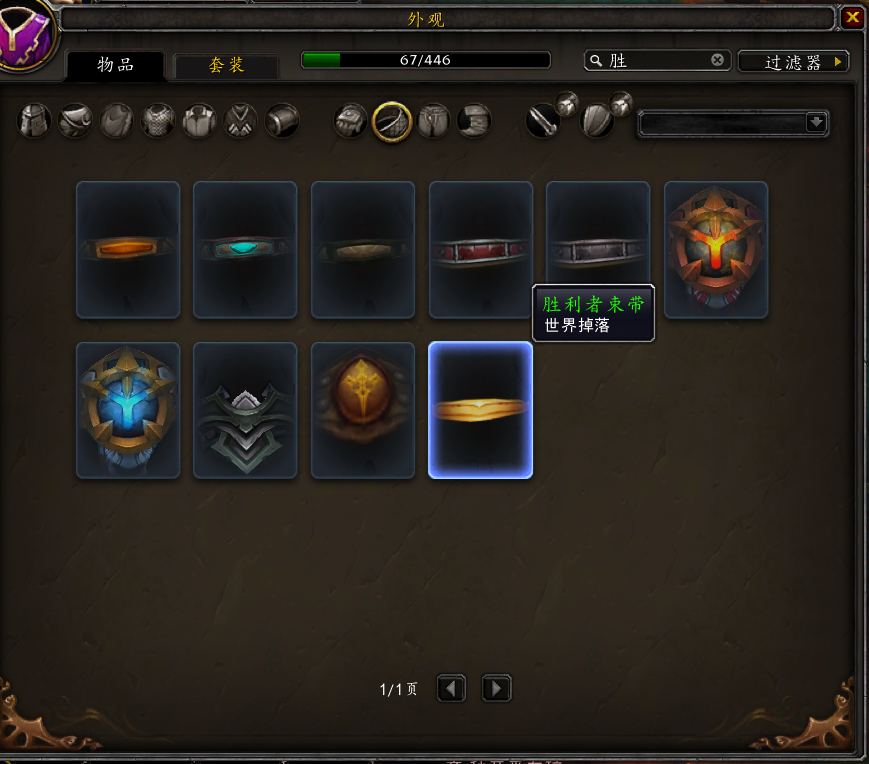
Task: Choose the gloves slot icon
Action: [x=350, y=121]
